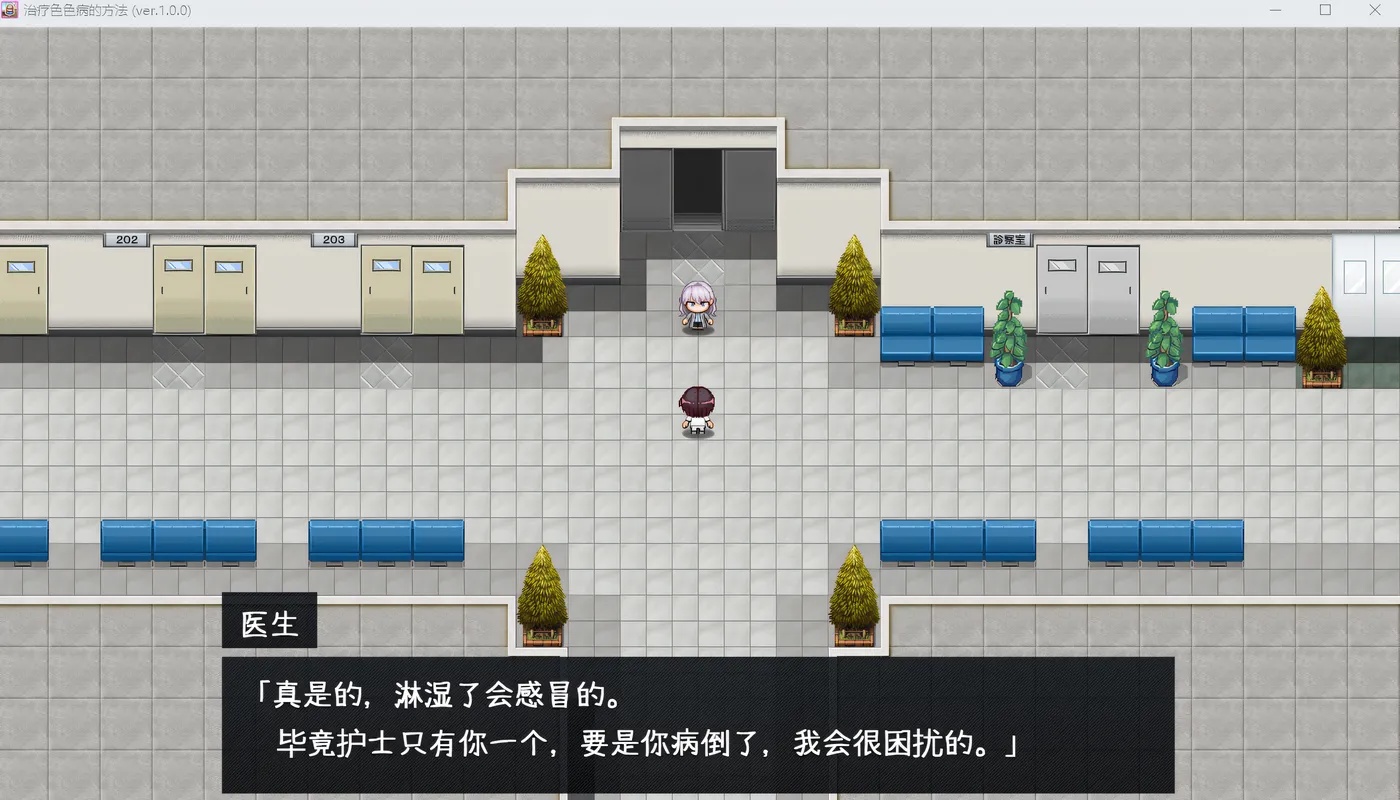Click the blue bench near the examination room

(x=930, y=335)
